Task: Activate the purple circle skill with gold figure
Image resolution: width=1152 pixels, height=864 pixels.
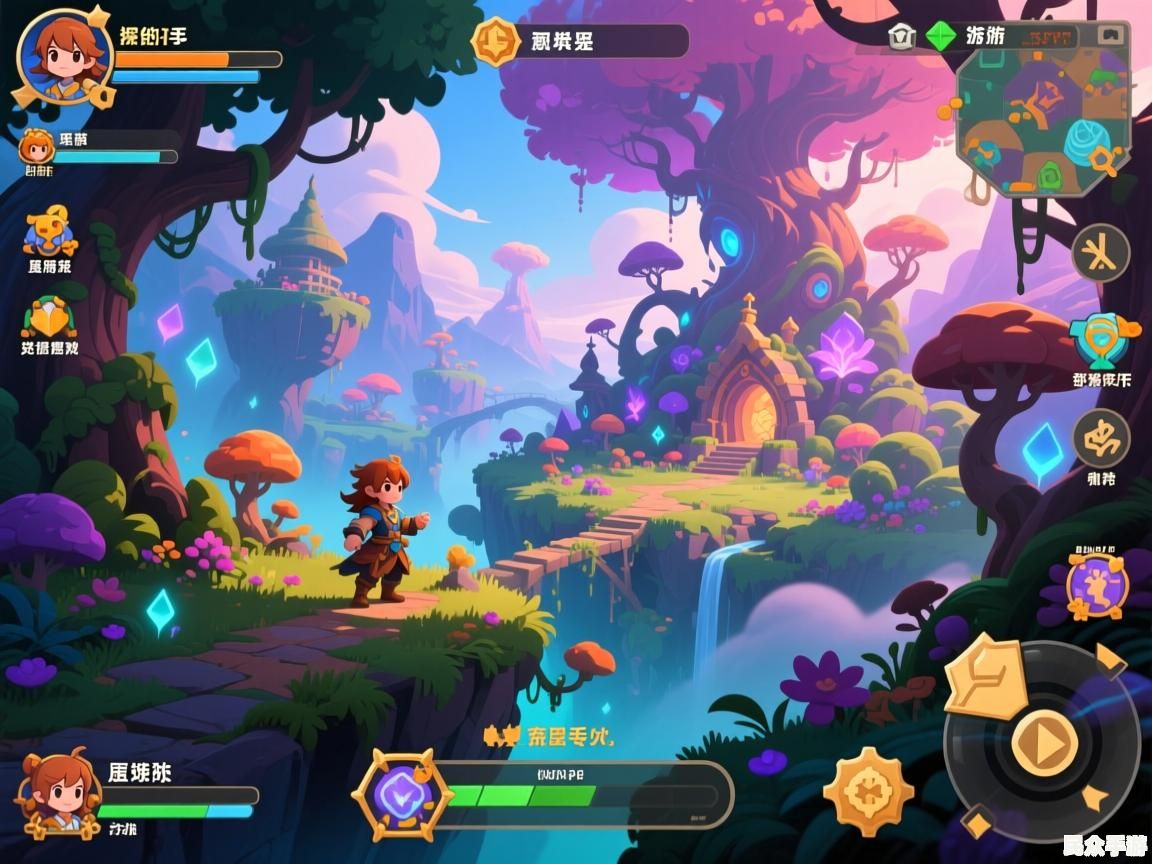Action: (x=1097, y=586)
